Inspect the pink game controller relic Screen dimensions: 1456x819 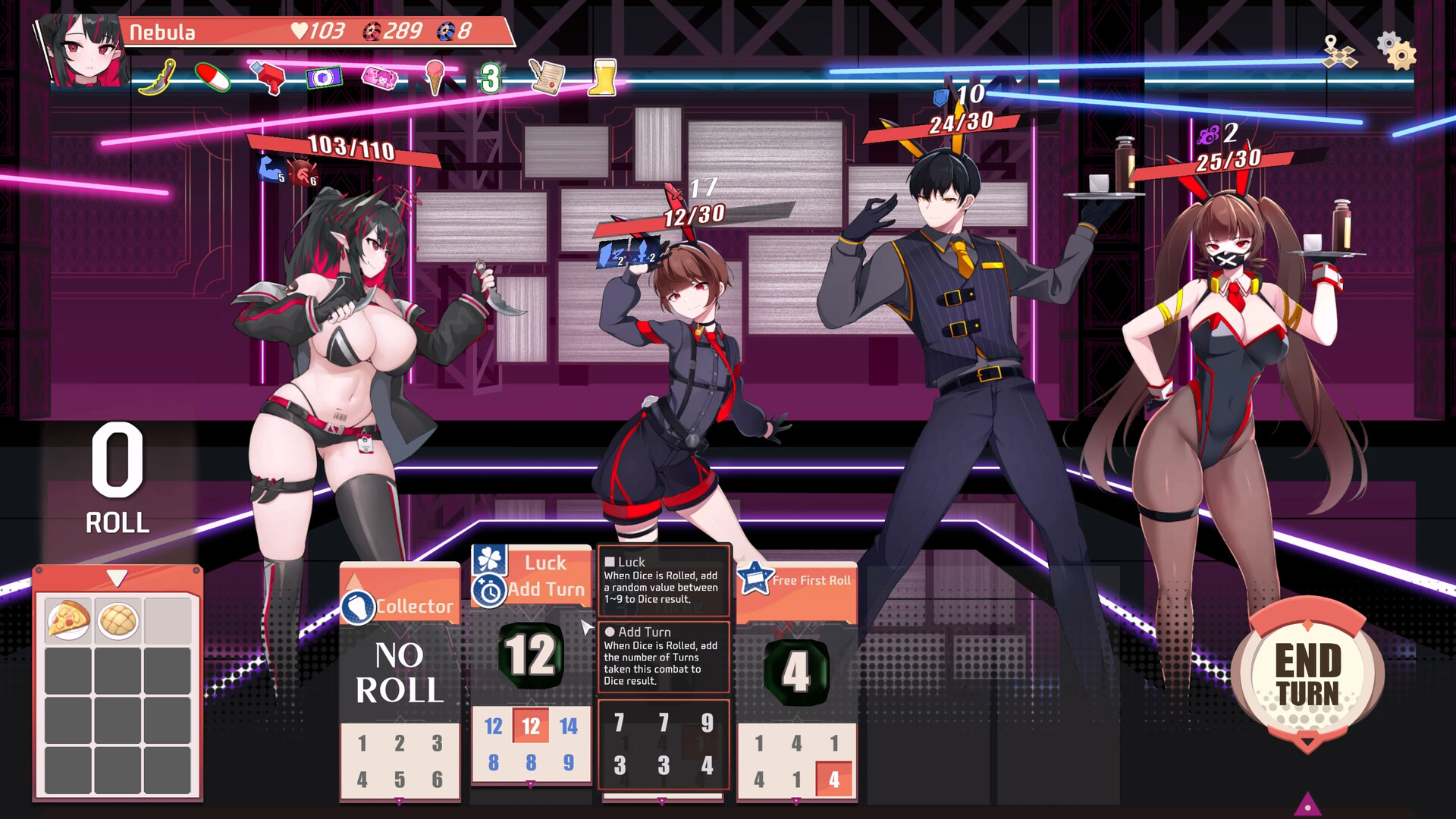pyautogui.click(x=379, y=77)
